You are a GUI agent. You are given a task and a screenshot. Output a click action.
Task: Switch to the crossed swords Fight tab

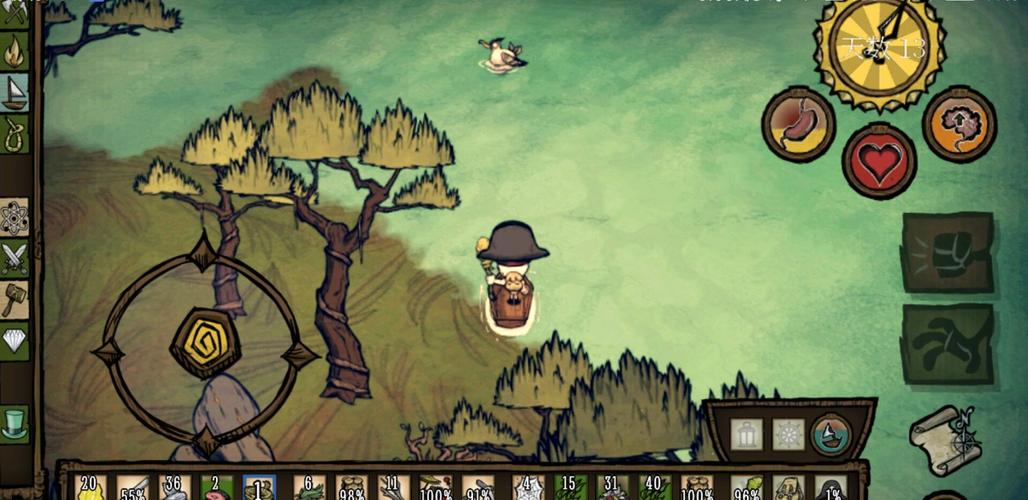pos(14,258)
